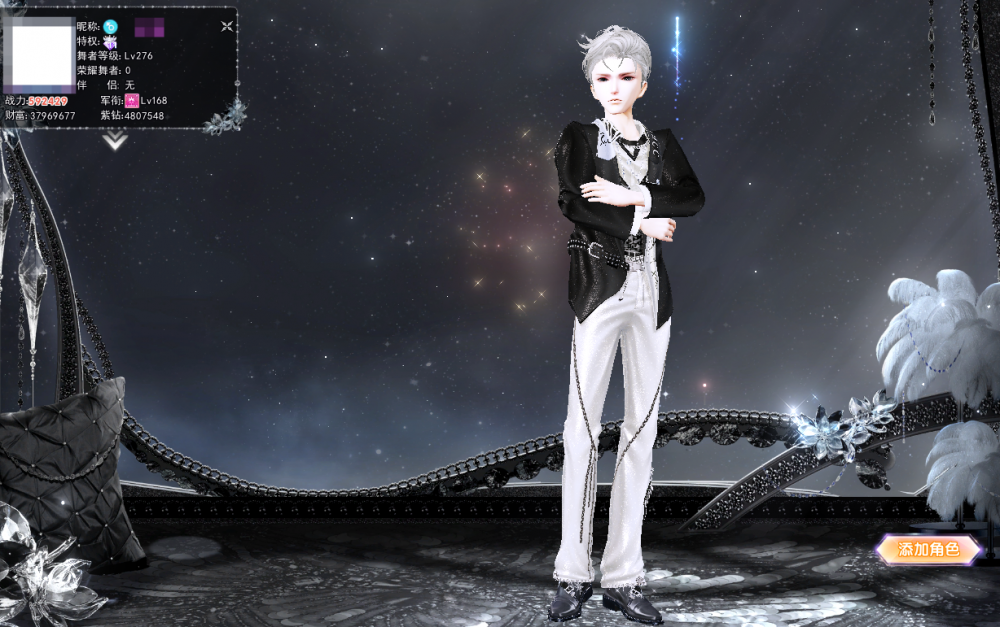
Task: Click the player avatar portrait
Action: (x=41, y=55)
